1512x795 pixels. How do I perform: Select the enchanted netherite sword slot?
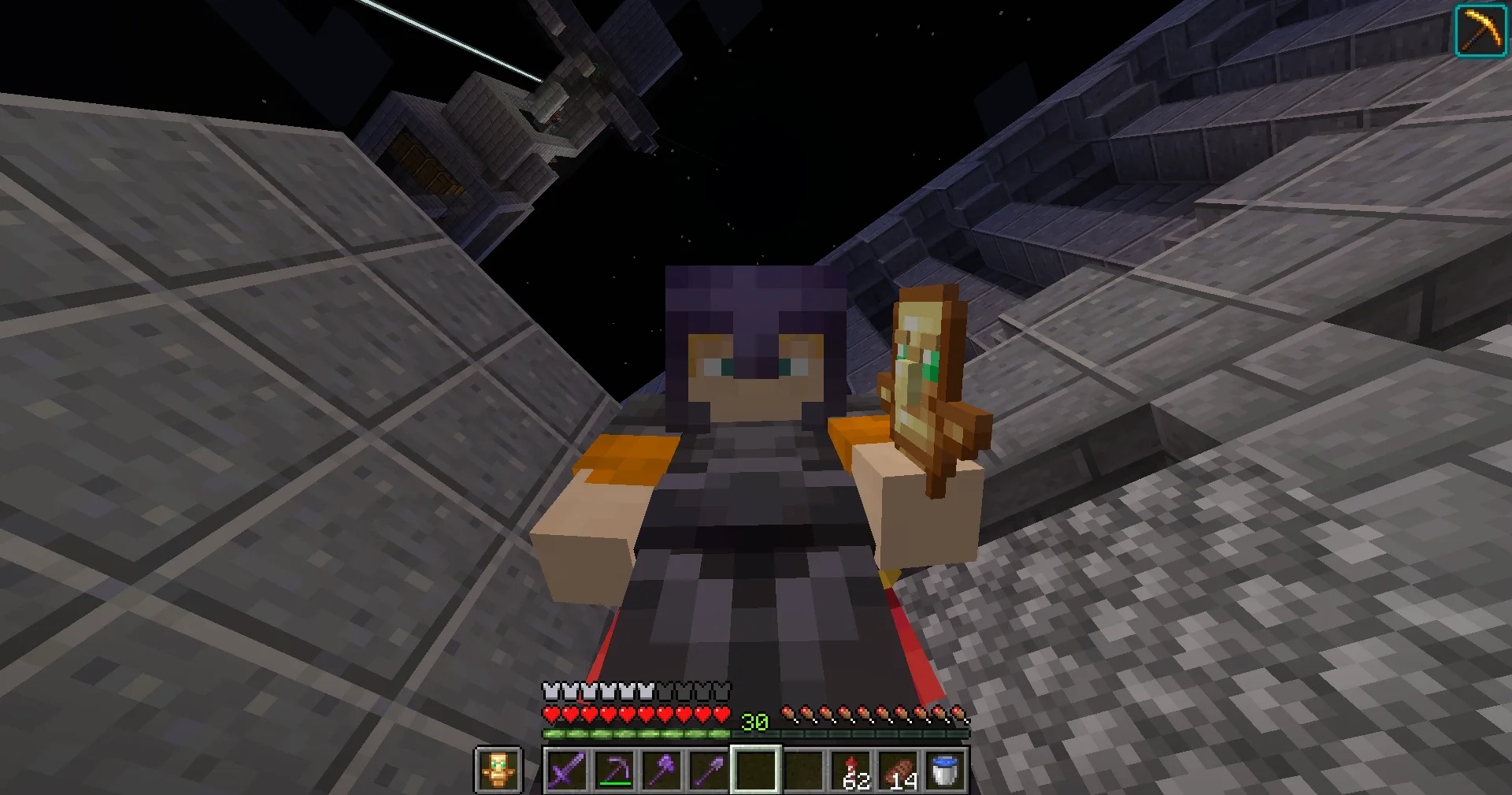click(566, 770)
